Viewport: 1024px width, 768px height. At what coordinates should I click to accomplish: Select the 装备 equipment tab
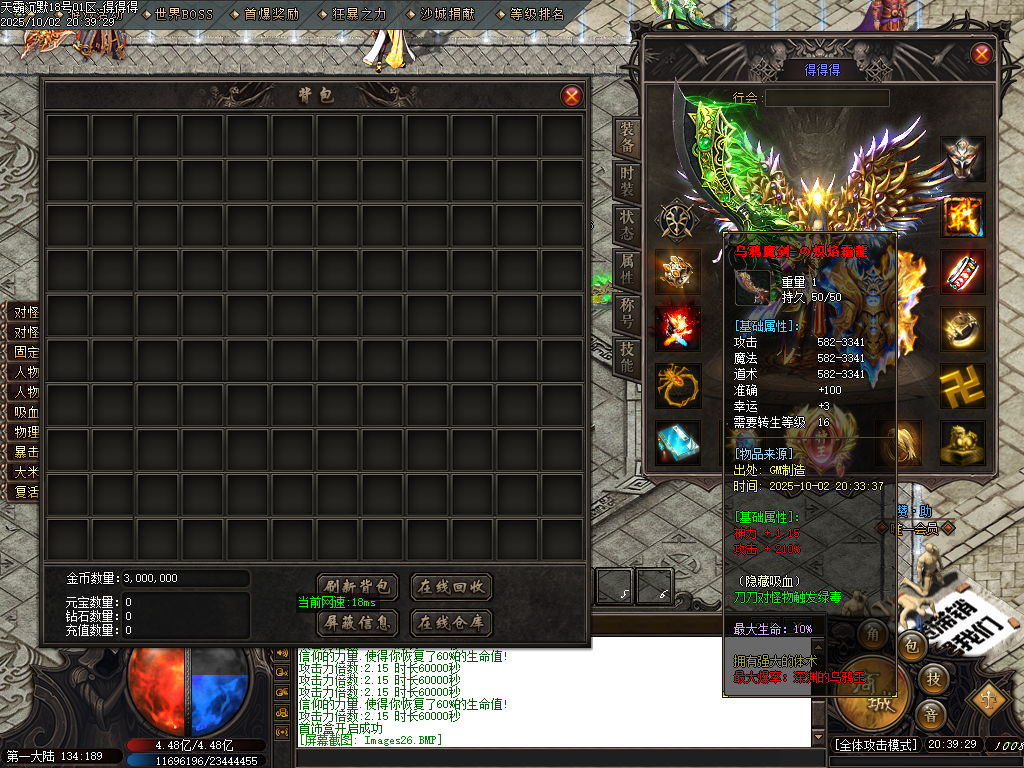[627, 138]
